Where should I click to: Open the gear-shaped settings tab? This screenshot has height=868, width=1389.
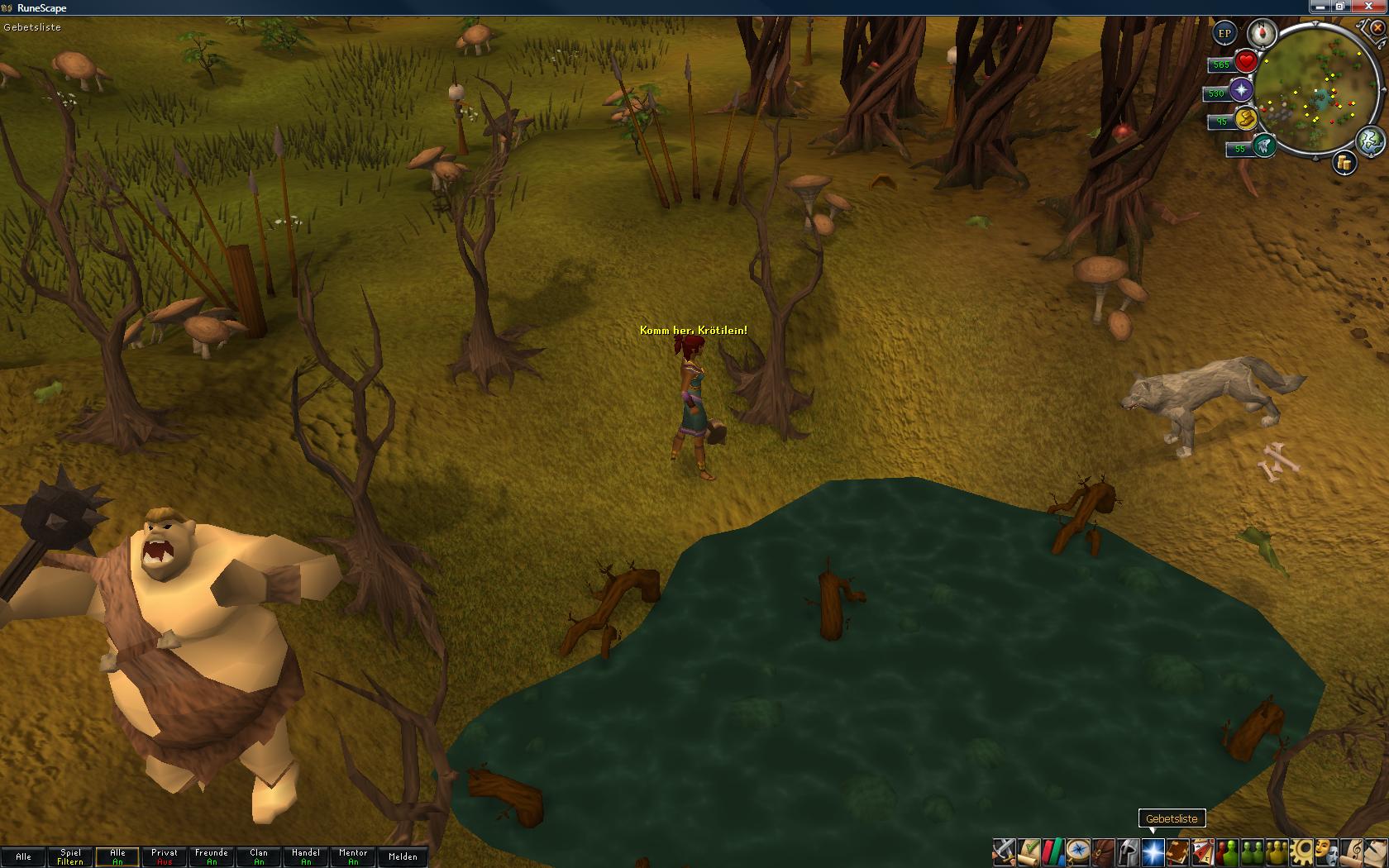pos(1301,851)
